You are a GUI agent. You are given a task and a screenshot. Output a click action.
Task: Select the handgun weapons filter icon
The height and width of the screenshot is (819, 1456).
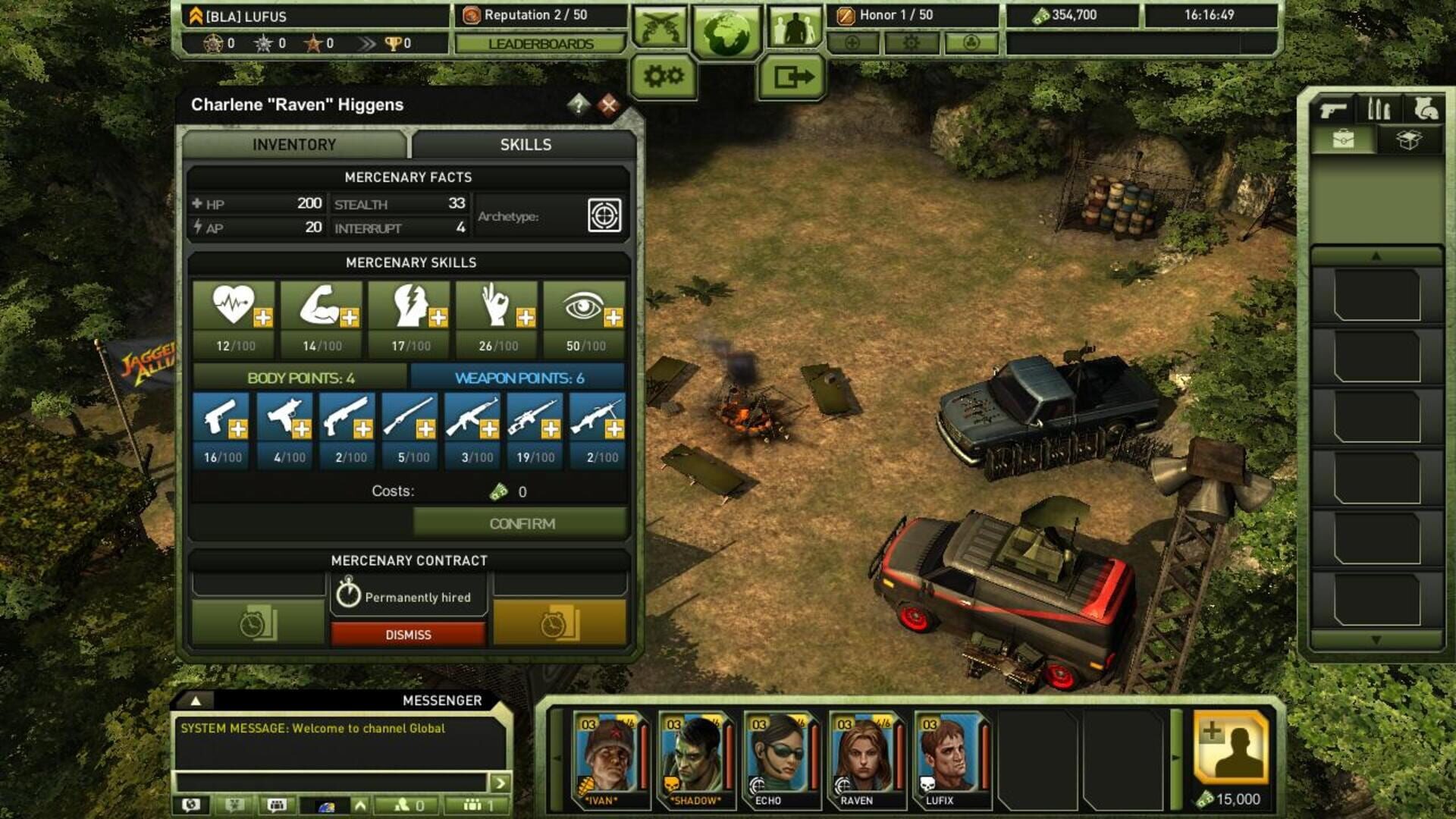pos(1333,108)
